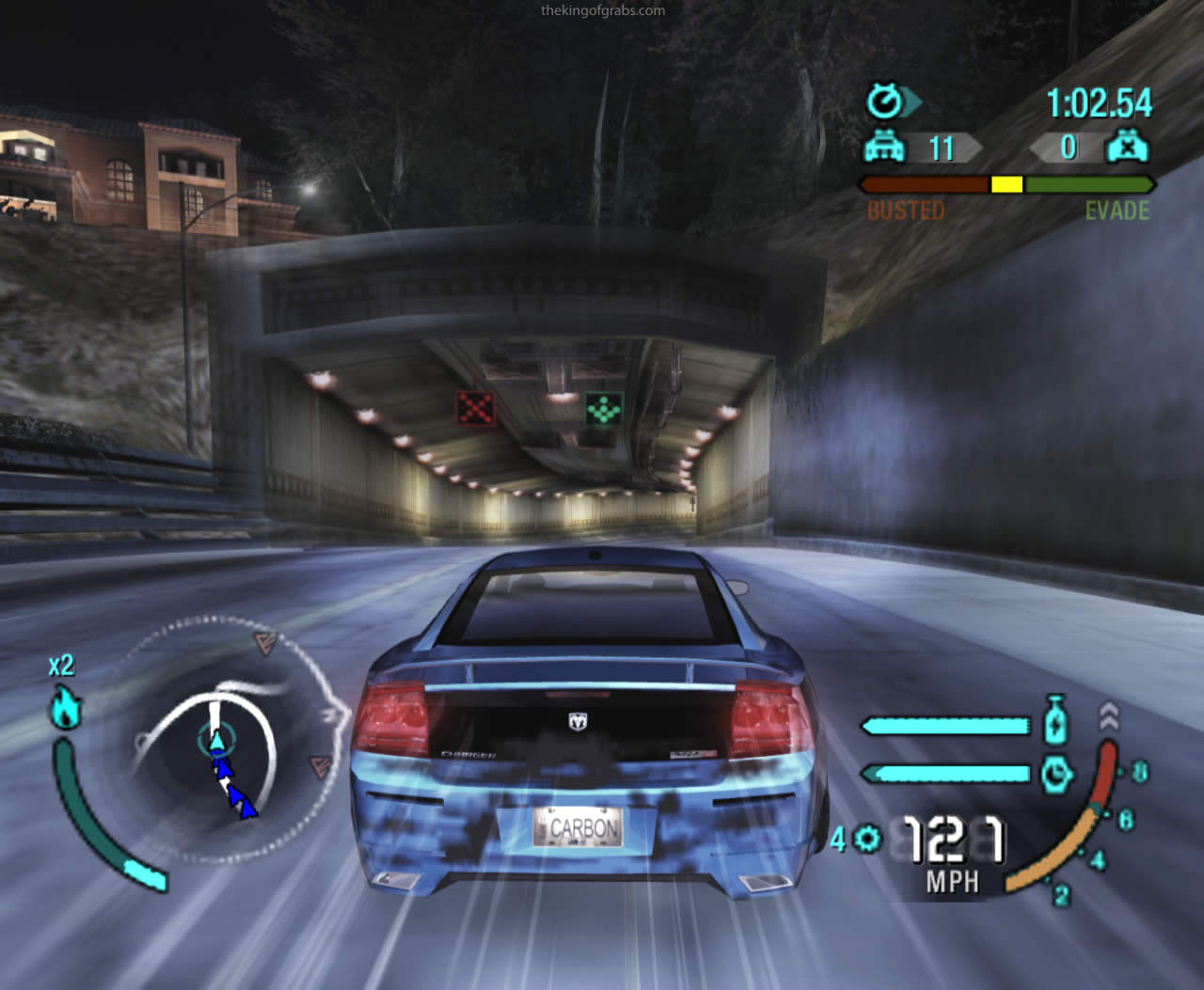Select the police cars involved icon

tap(884, 148)
